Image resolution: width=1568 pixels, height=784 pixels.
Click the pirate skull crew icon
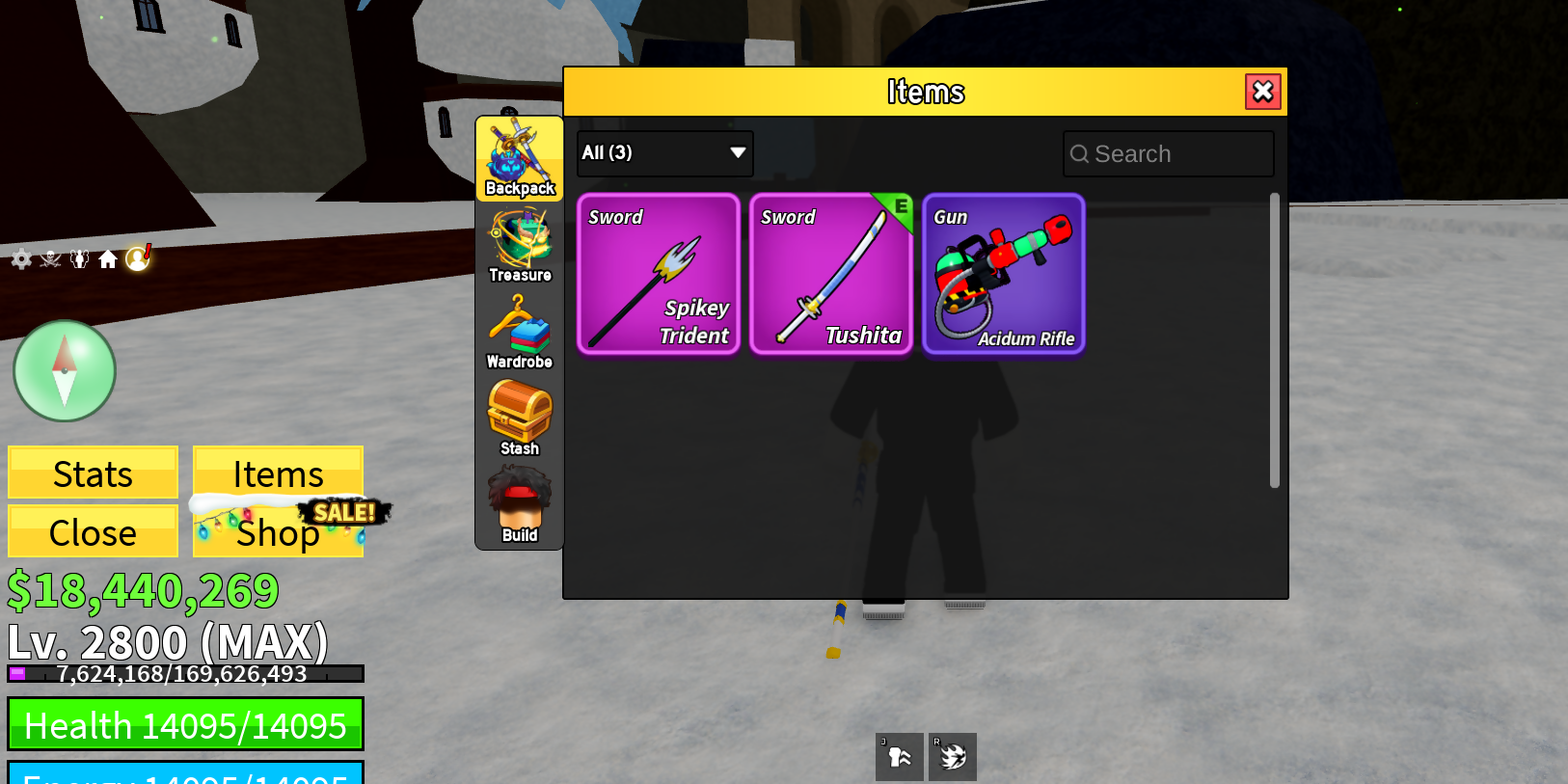pos(50,258)
